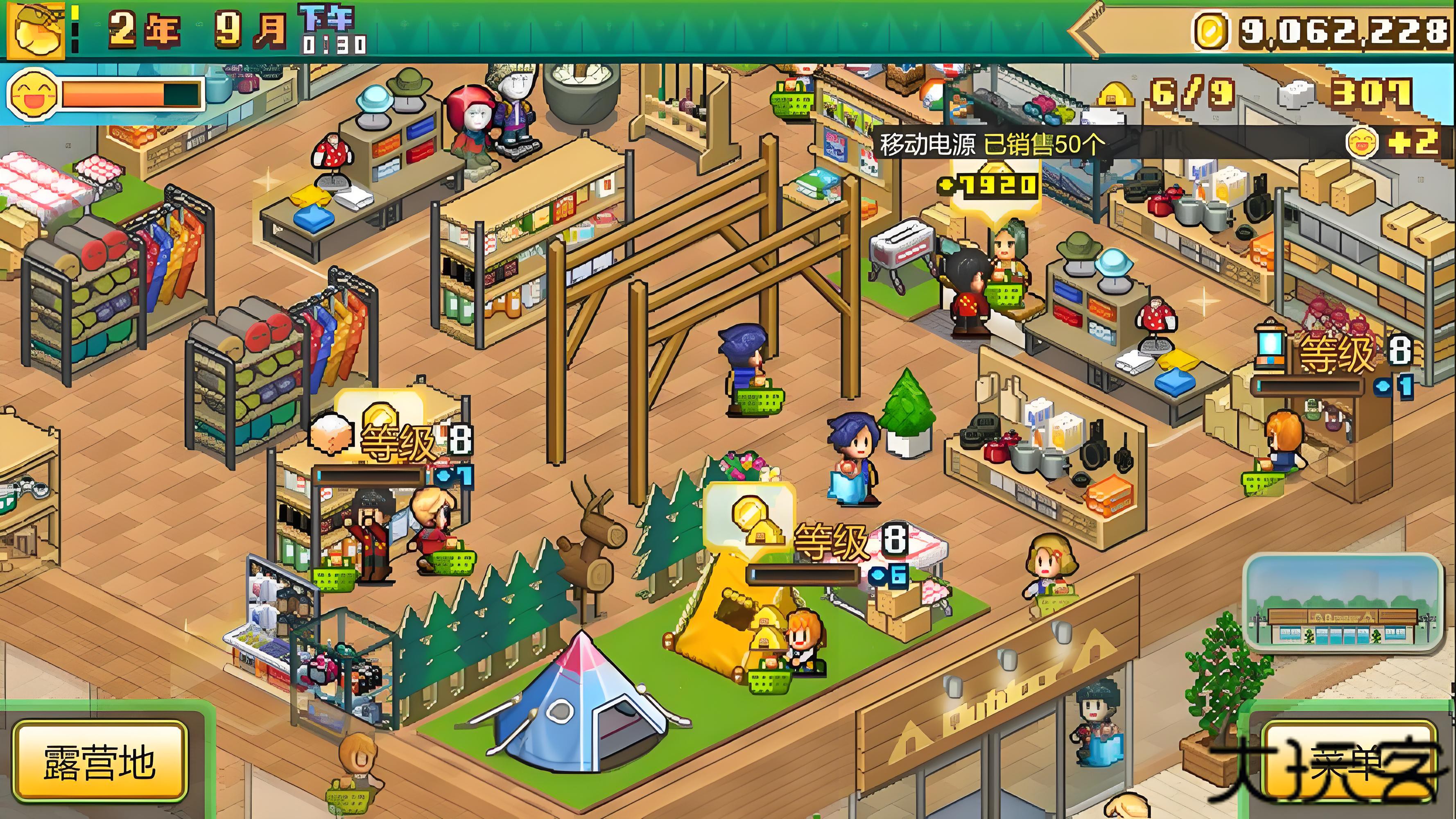Click the 移动电源 sales notification banner
This screenshot has height=819, width=1456.
click(991, 144)
